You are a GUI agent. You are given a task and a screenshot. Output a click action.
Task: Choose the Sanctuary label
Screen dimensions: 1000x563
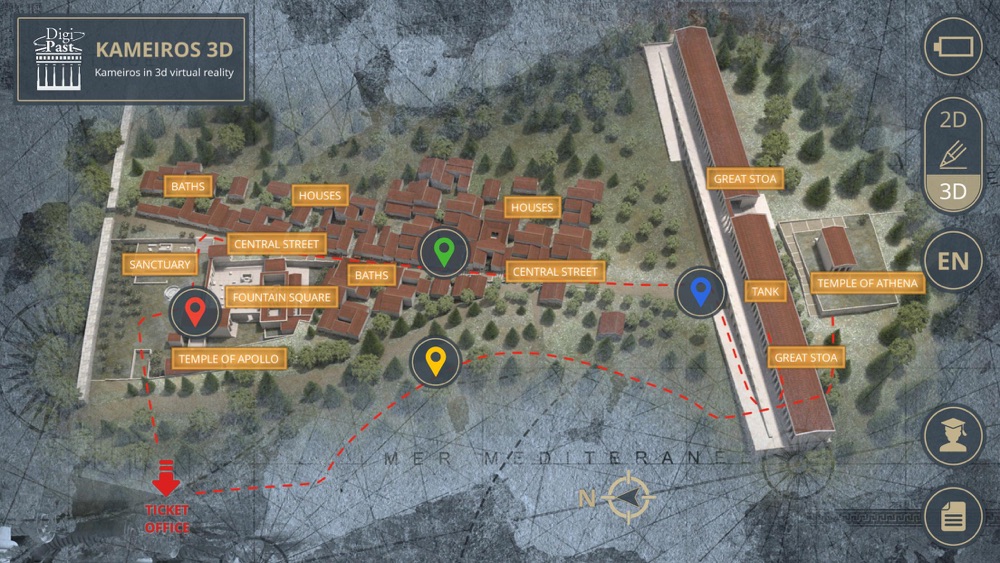point(160,264)
